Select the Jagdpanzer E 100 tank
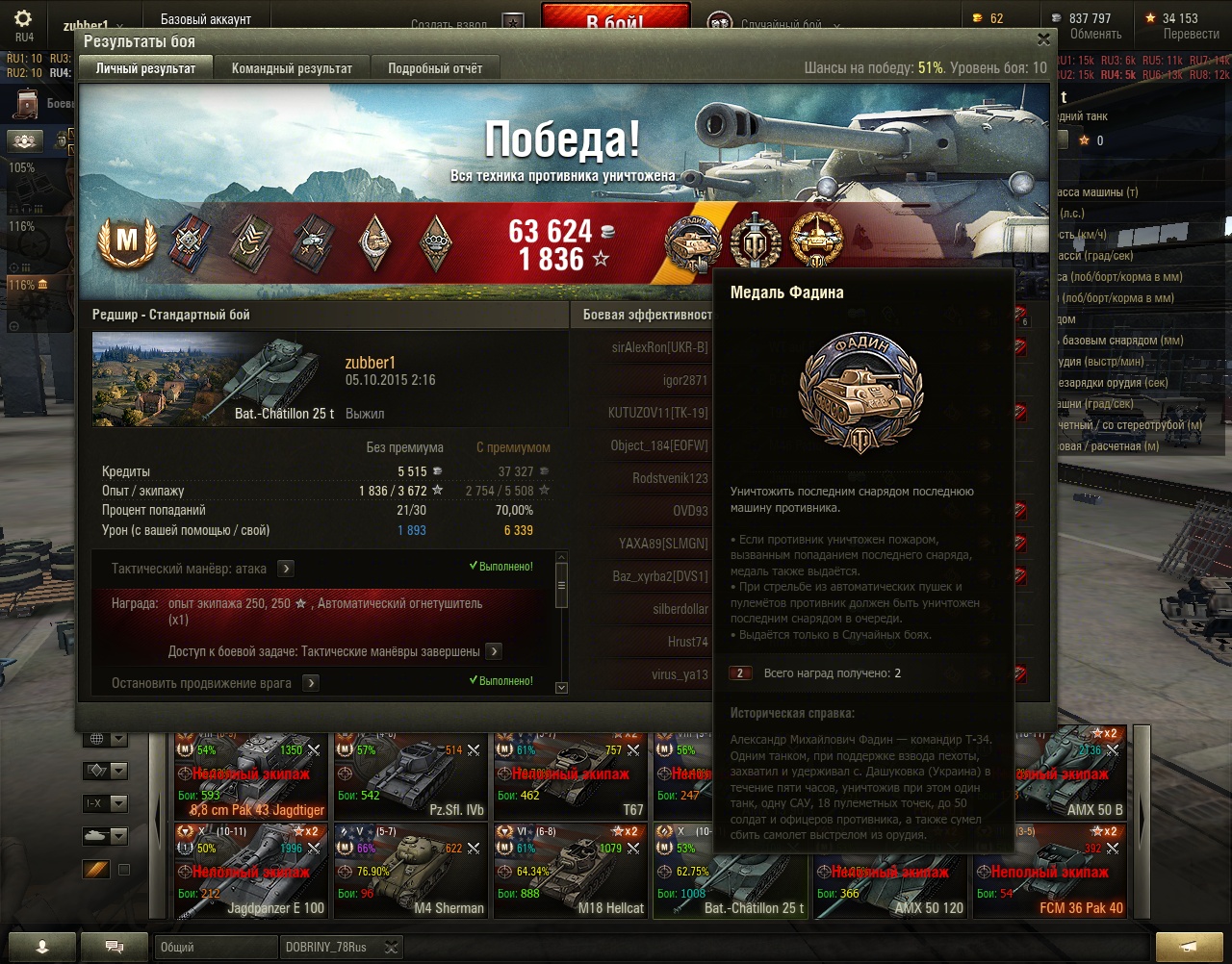 pyautogui.click(x=250, y=871)
